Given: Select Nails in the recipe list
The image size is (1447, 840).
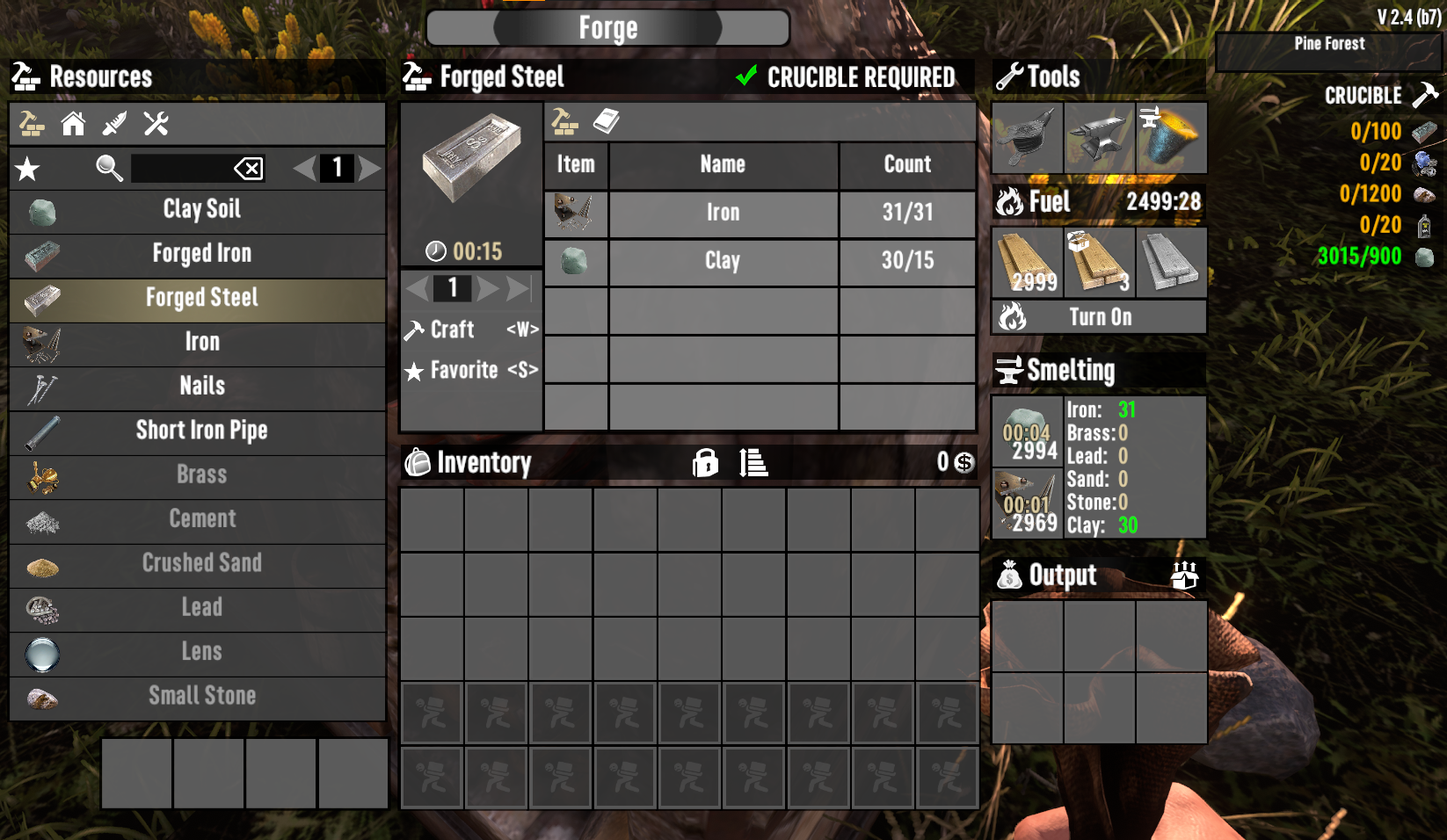Looking at the screenshot, I should coord(200,387).
